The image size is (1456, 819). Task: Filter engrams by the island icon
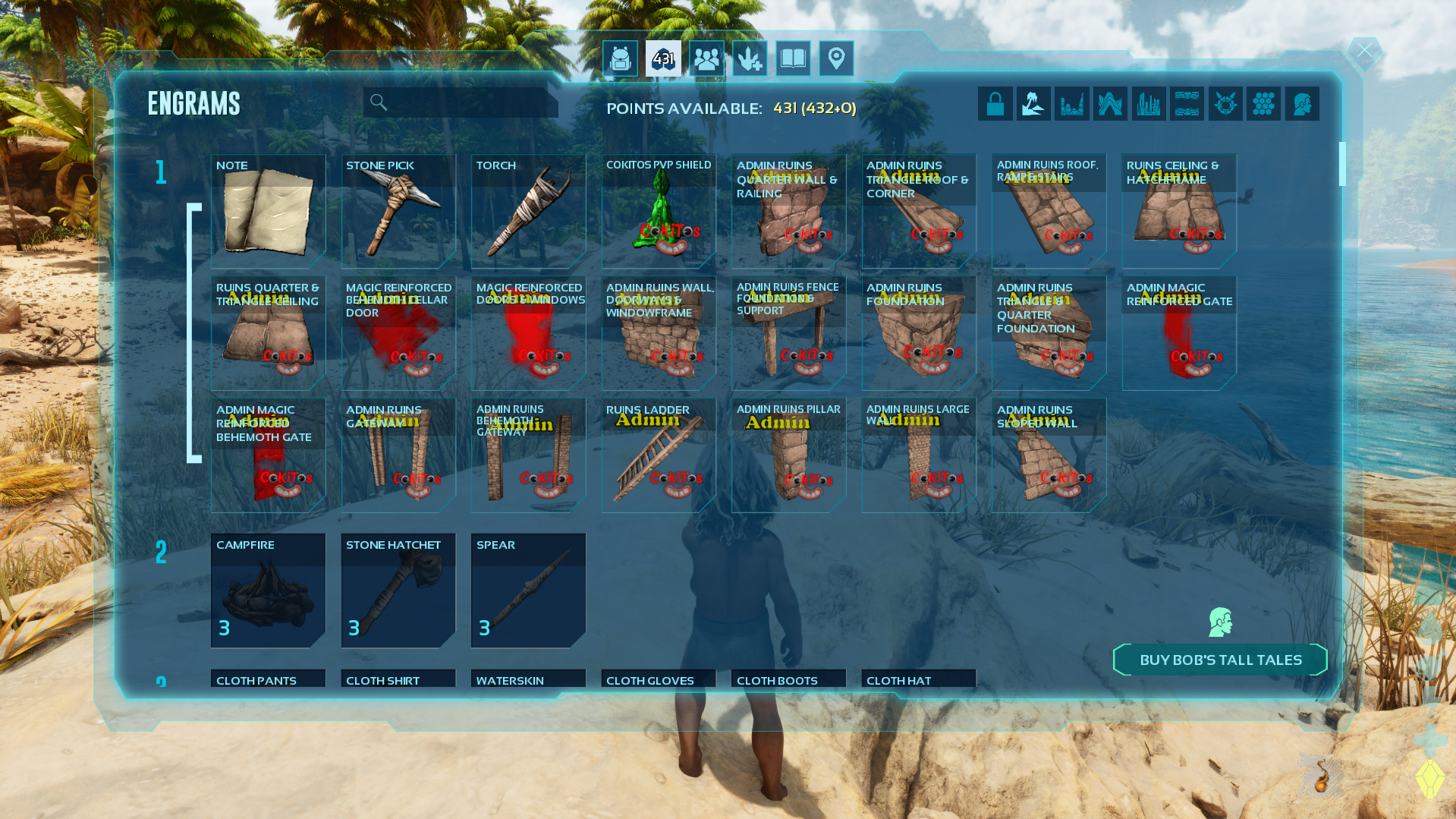(1033, 104)
